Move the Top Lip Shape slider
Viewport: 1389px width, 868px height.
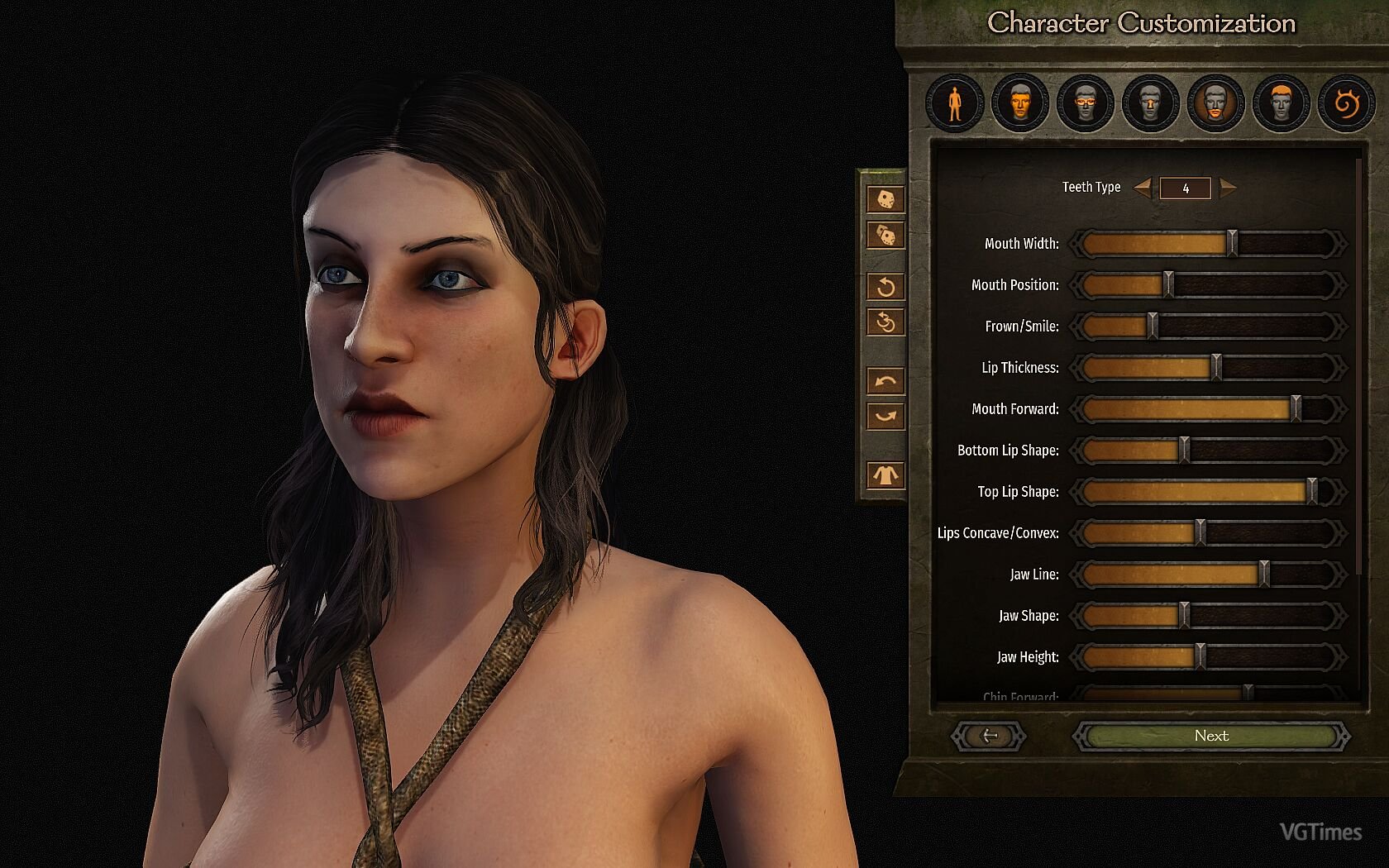(x=1311, y=492)
